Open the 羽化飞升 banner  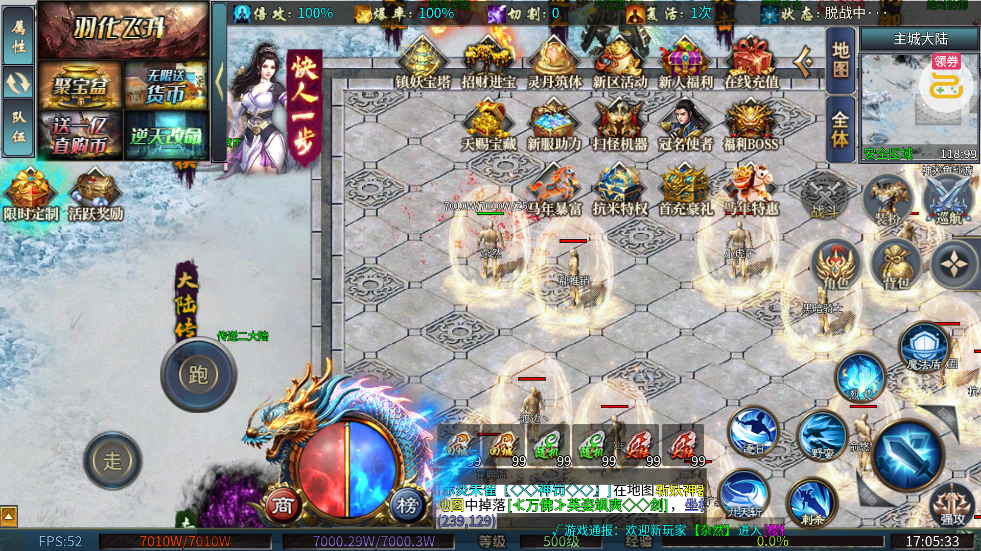pos(123,31)
